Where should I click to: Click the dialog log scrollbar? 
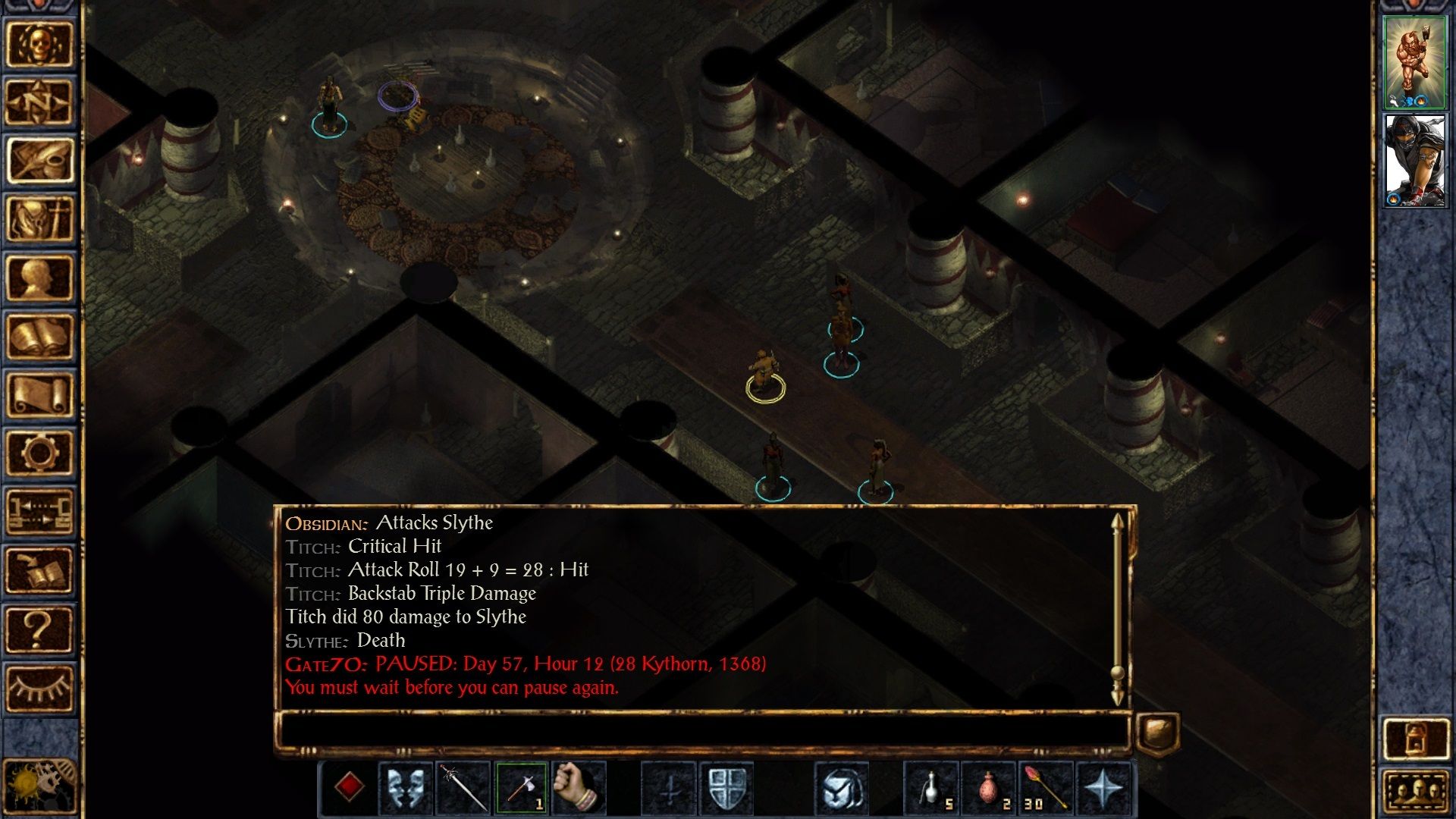point(1117,607)
